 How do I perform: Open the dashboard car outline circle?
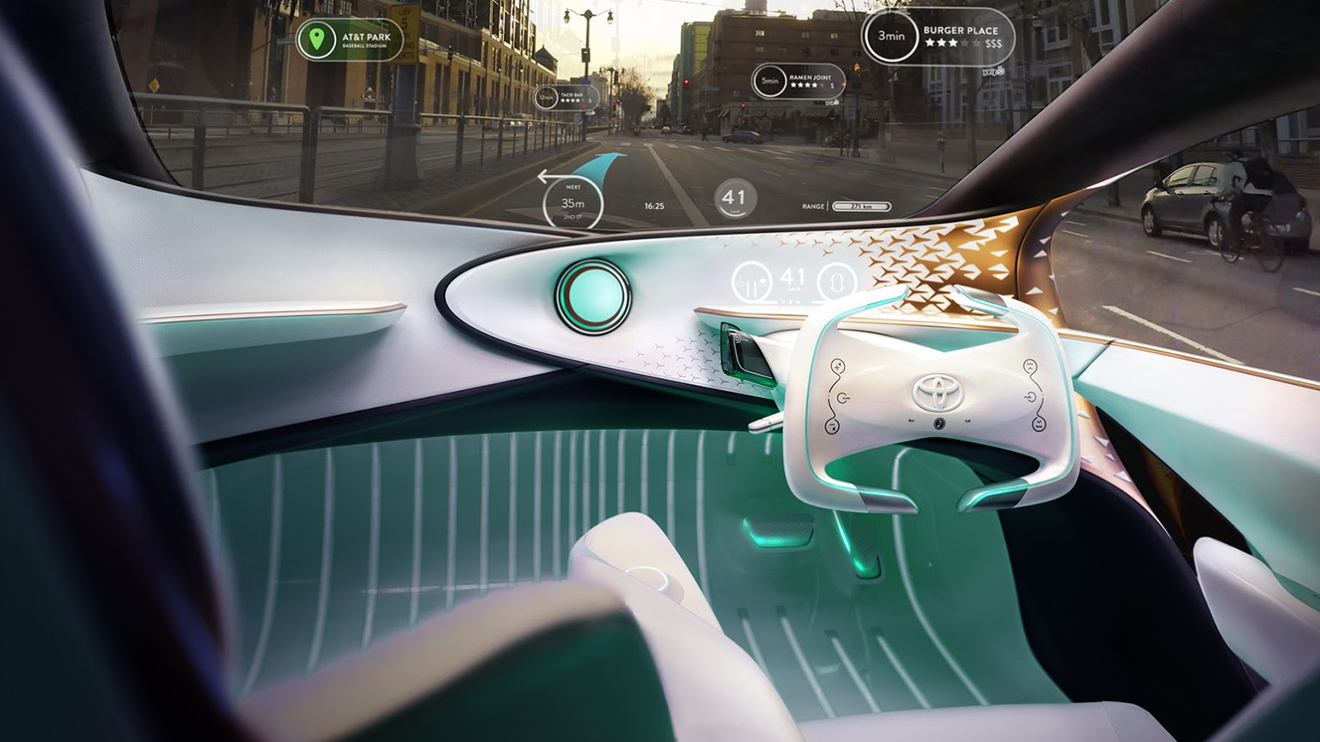click(837, 282)
